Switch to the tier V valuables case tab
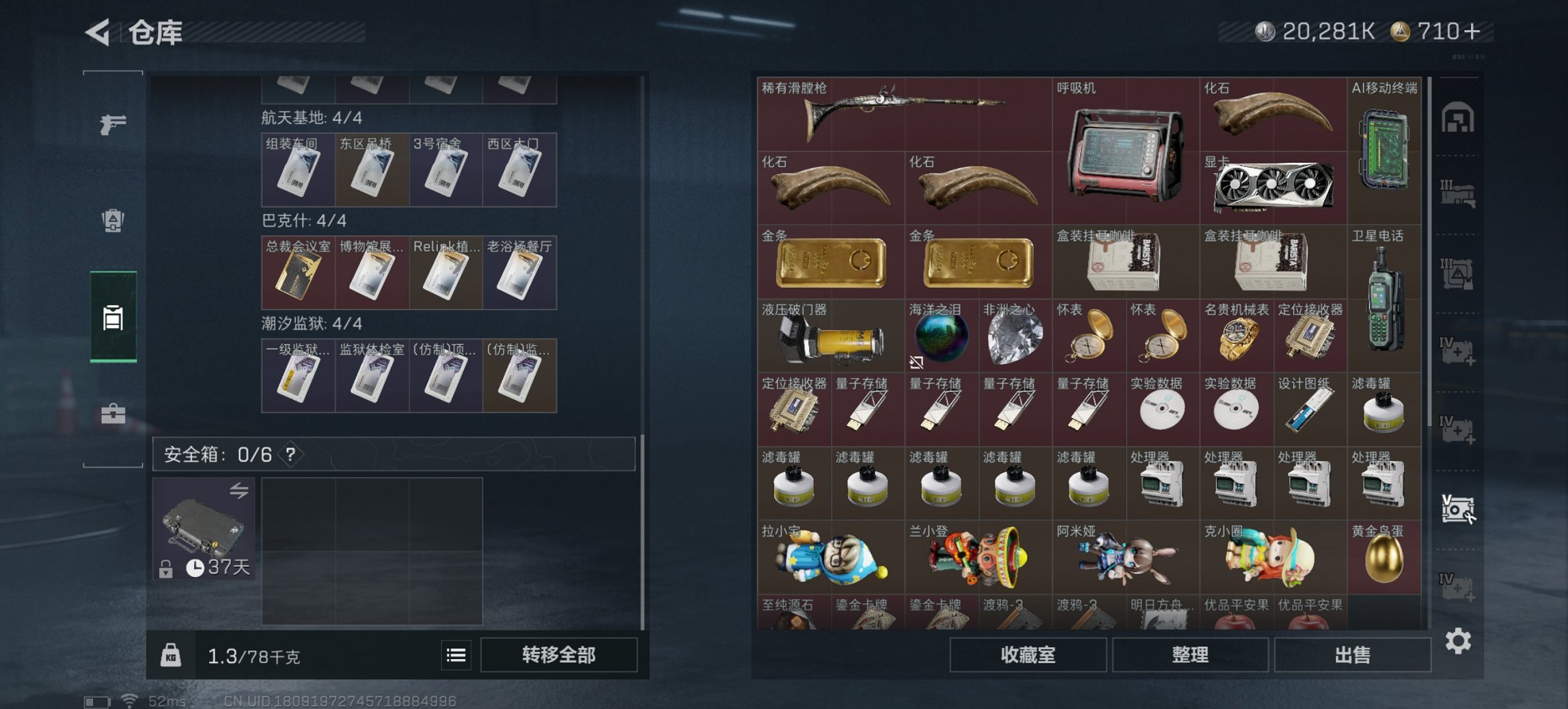The height and width of the screenshot is (709, 1568). click(x=1459, y=509)
